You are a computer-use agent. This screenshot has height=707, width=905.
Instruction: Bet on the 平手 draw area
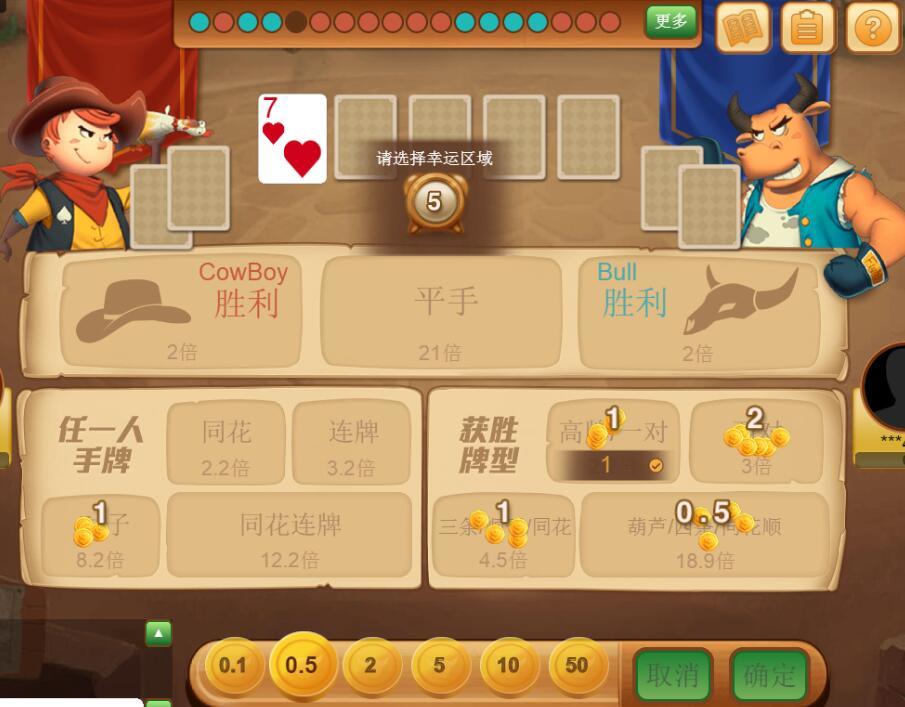tap(441, 312)
